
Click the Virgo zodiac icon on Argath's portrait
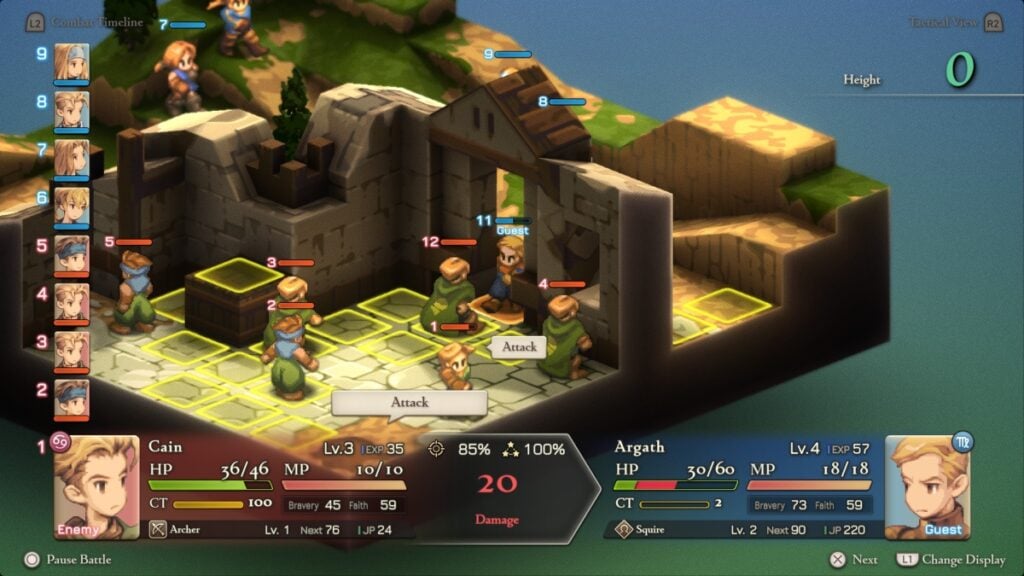(962, 441)
